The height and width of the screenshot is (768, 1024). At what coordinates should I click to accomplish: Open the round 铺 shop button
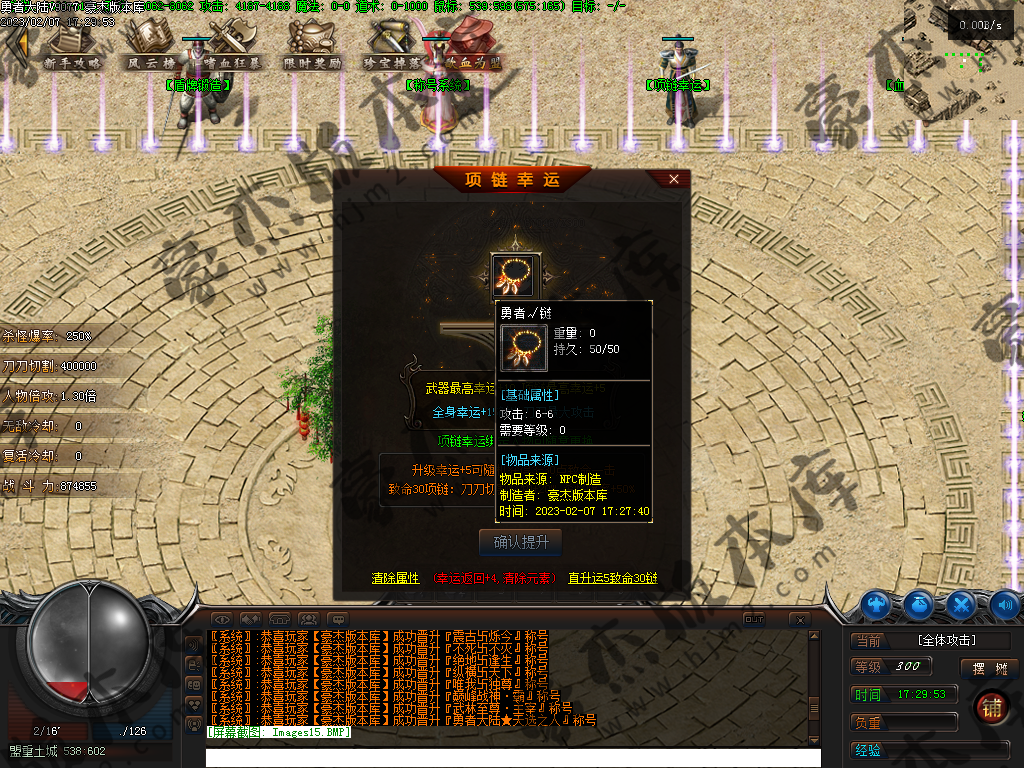(992, 706)
